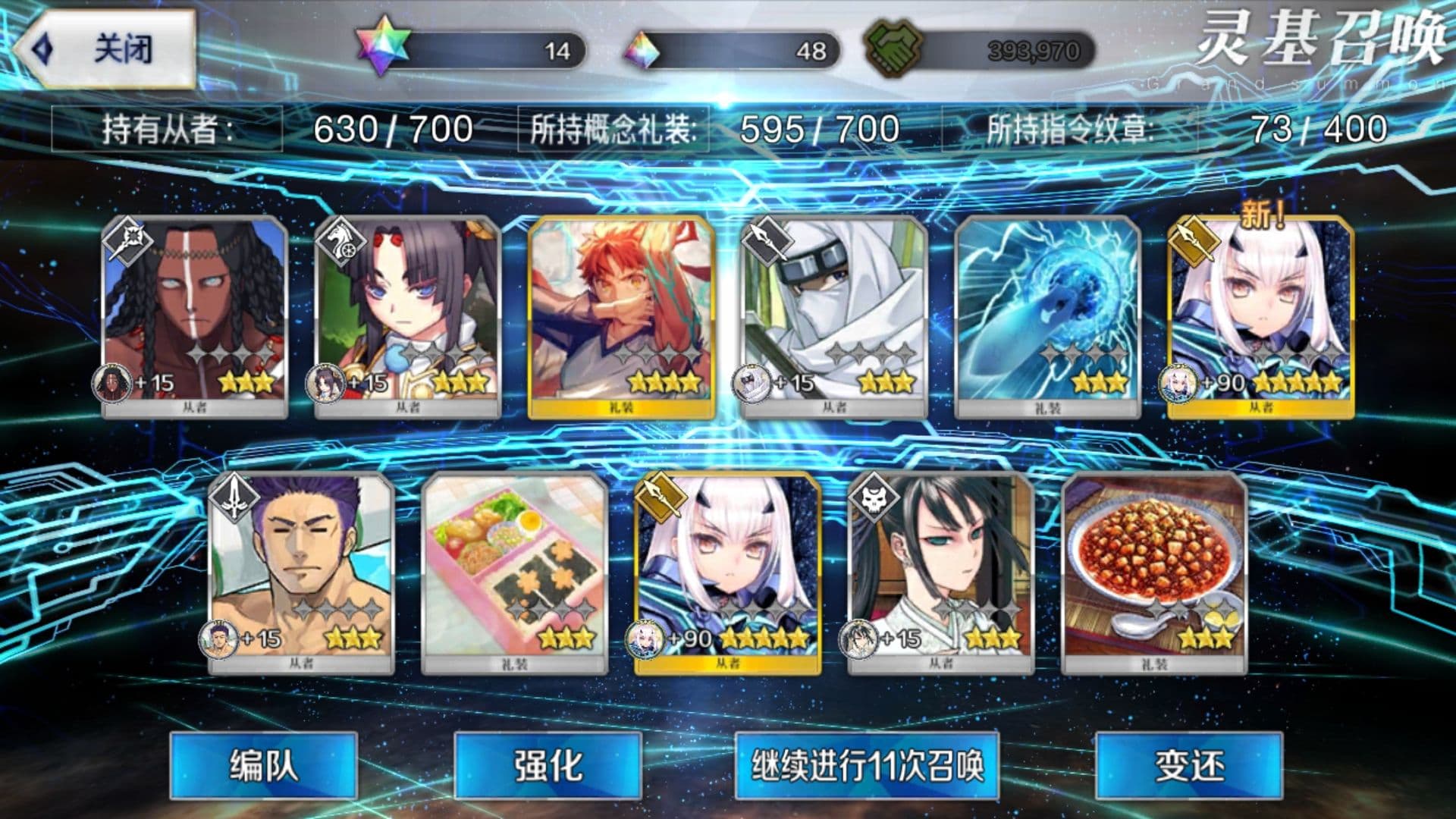Inspect the pink bento box craft essence
The image size is (1456, 819).
click(x=514, y=571)
